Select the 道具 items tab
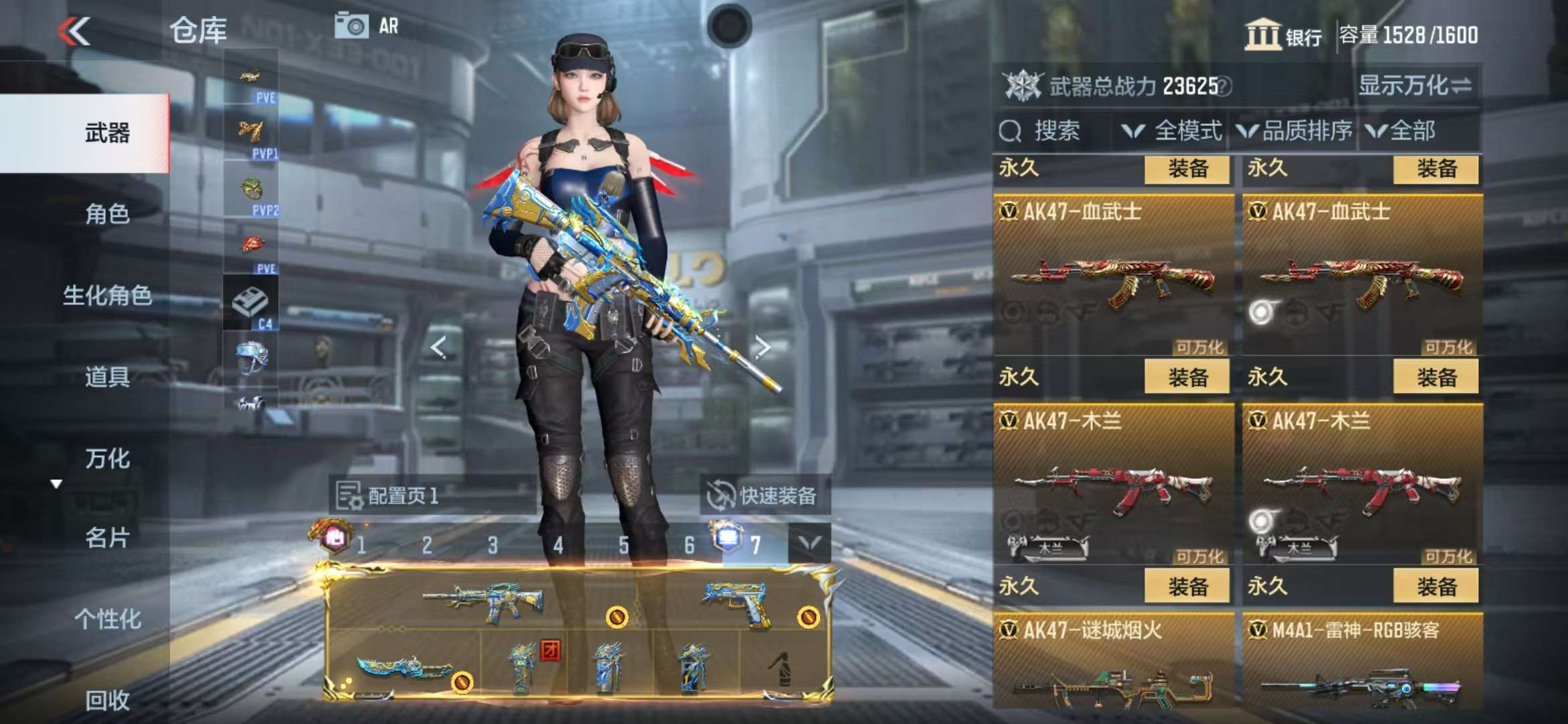 (107, 377)
